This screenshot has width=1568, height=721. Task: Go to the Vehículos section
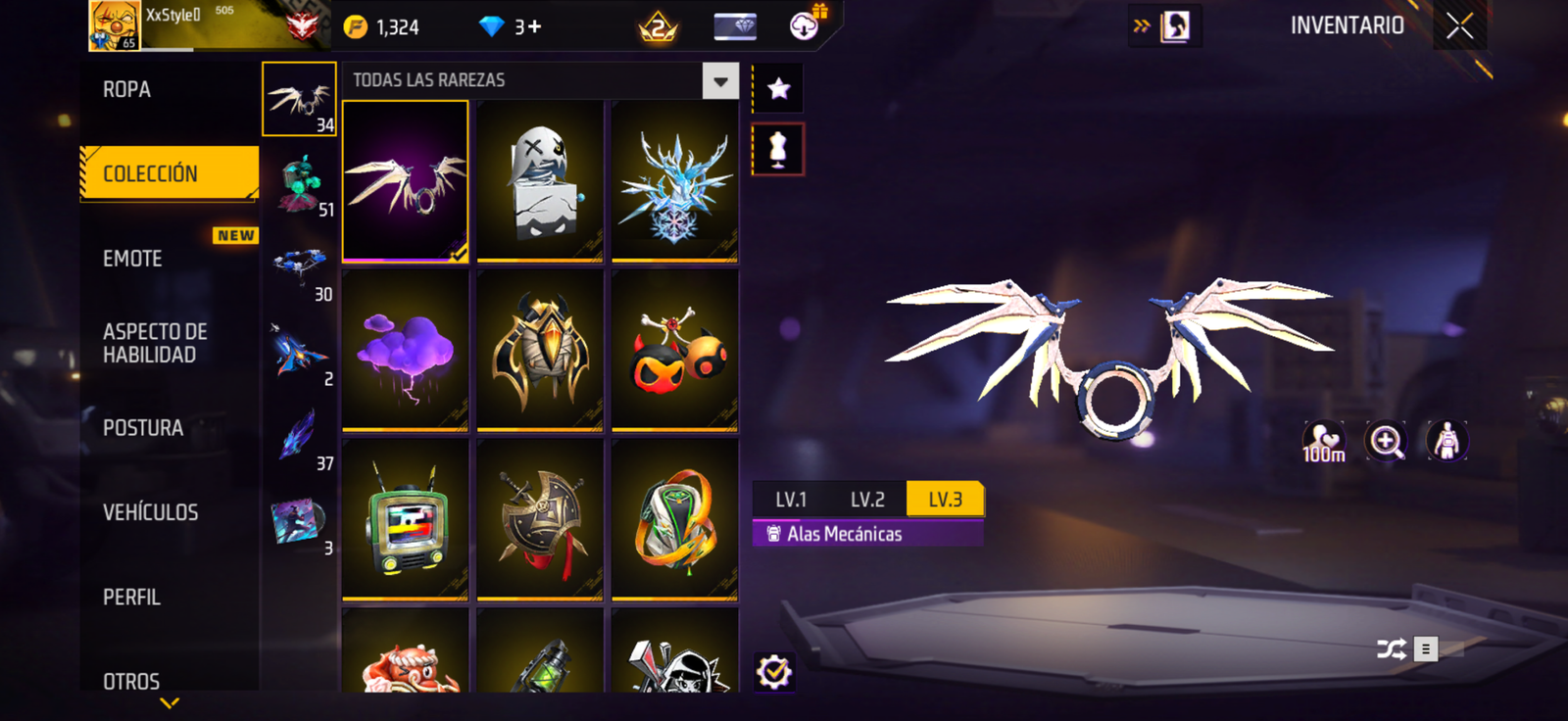pyautogui.click(x=151, y=512)
